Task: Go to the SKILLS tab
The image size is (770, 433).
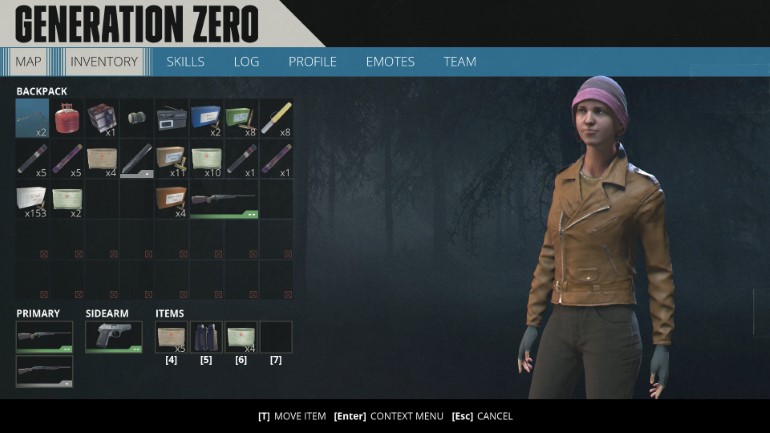Action: coord(185,62)
